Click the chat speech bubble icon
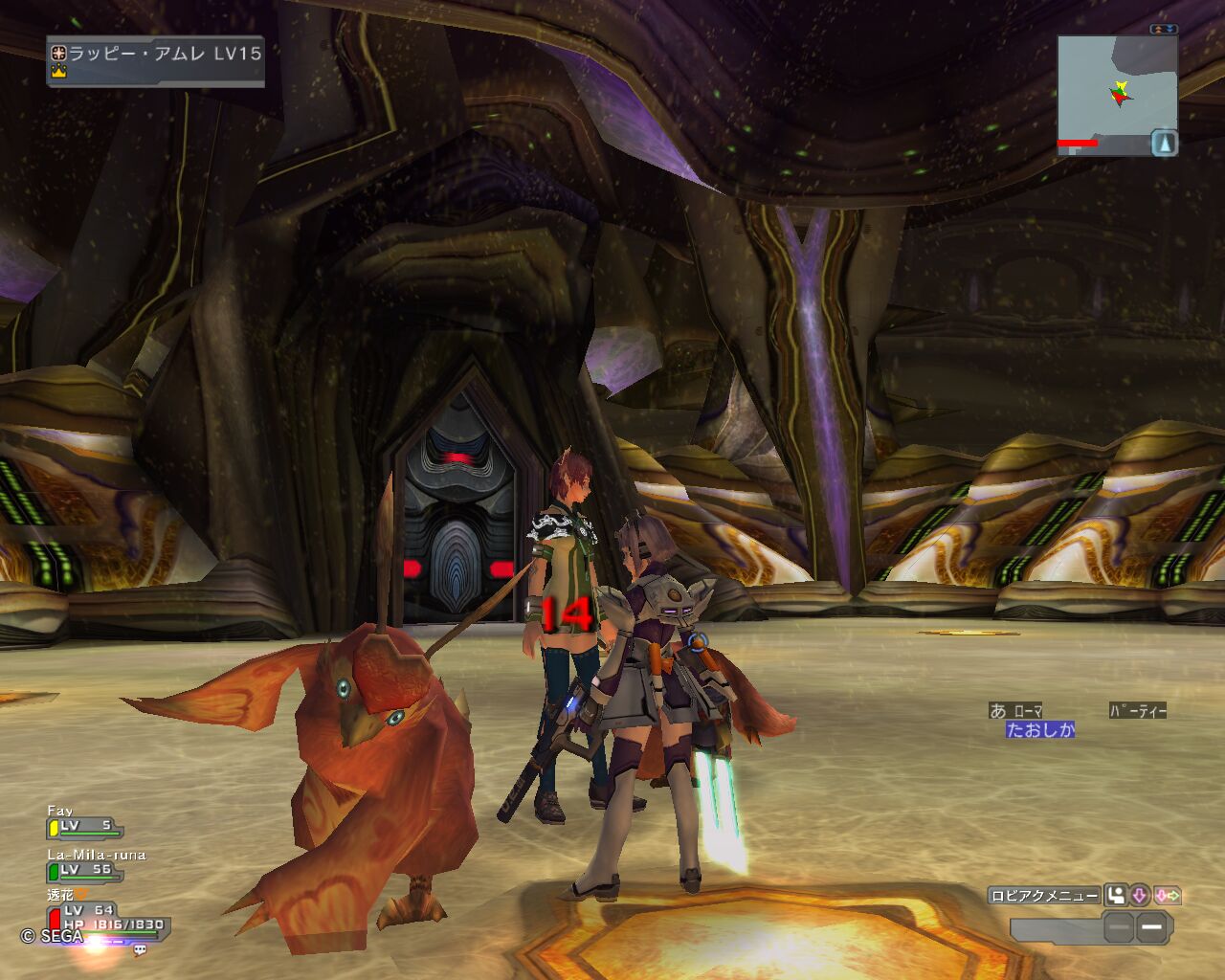The width and height of the screenshot is (1225, 980). tap(140, 949)
